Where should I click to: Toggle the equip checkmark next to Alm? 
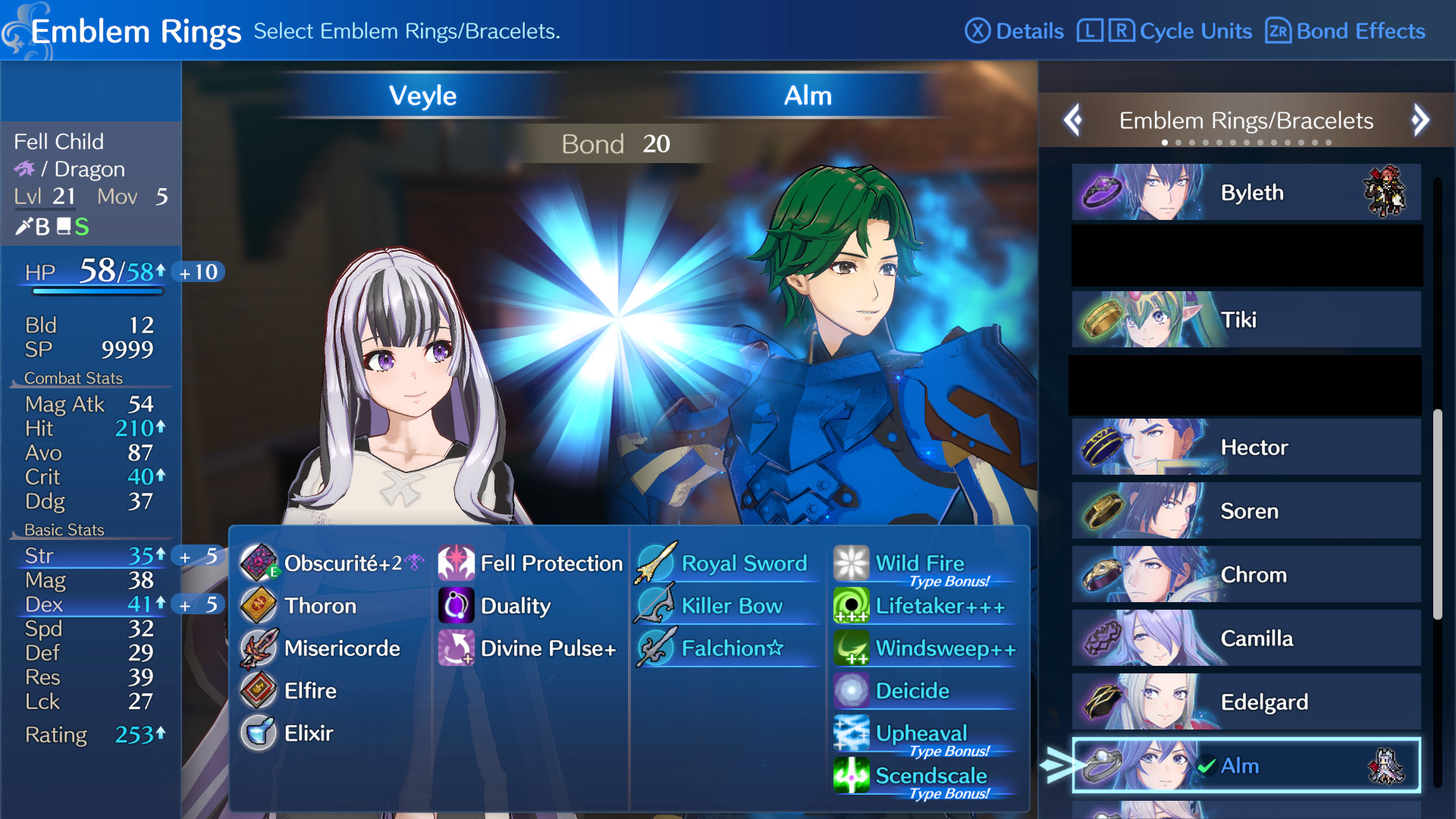click(1204, 766)
